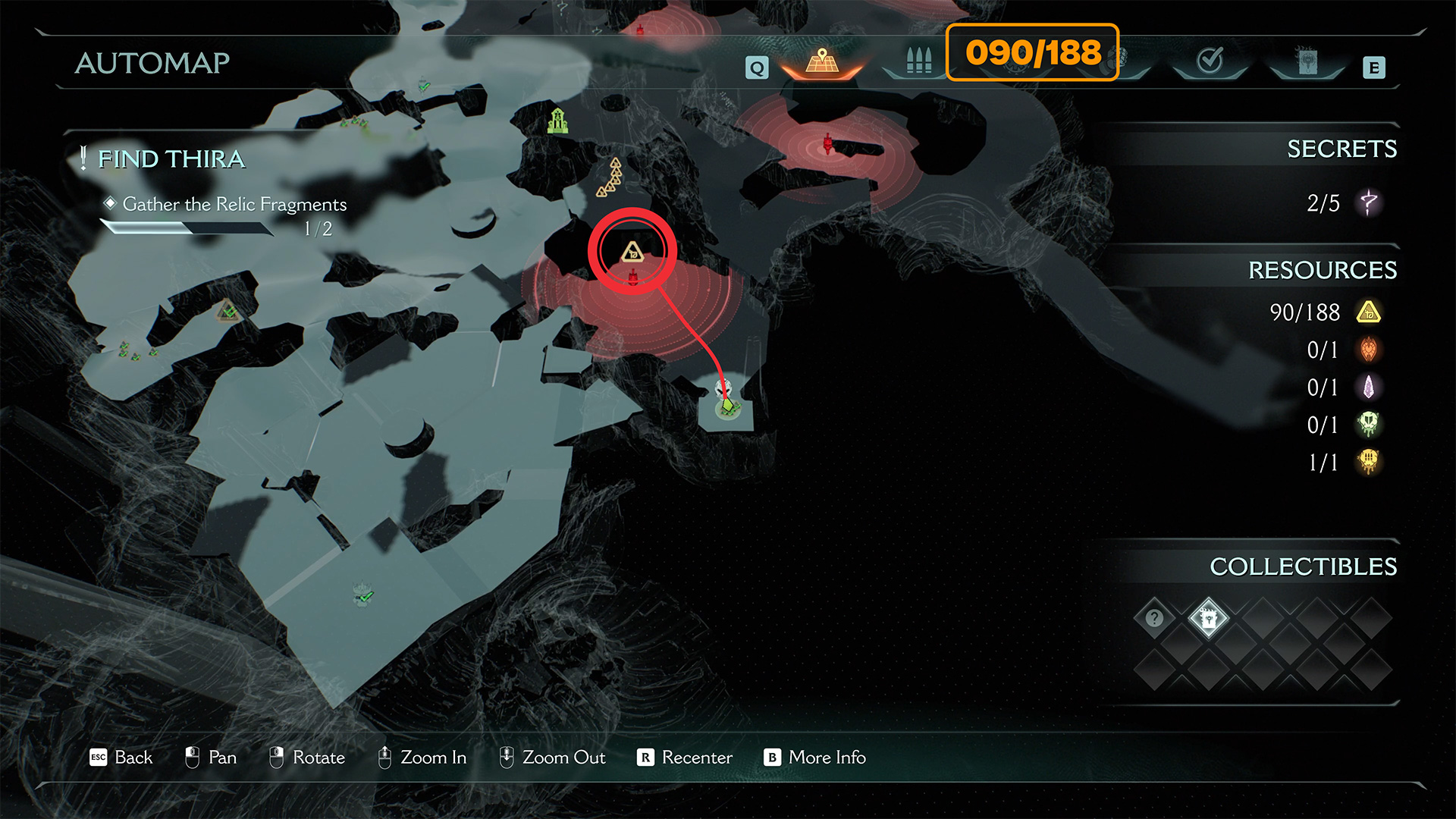Select the found codex collectible slot
Screen dimensions: 1456x819
coord(1208,618)
